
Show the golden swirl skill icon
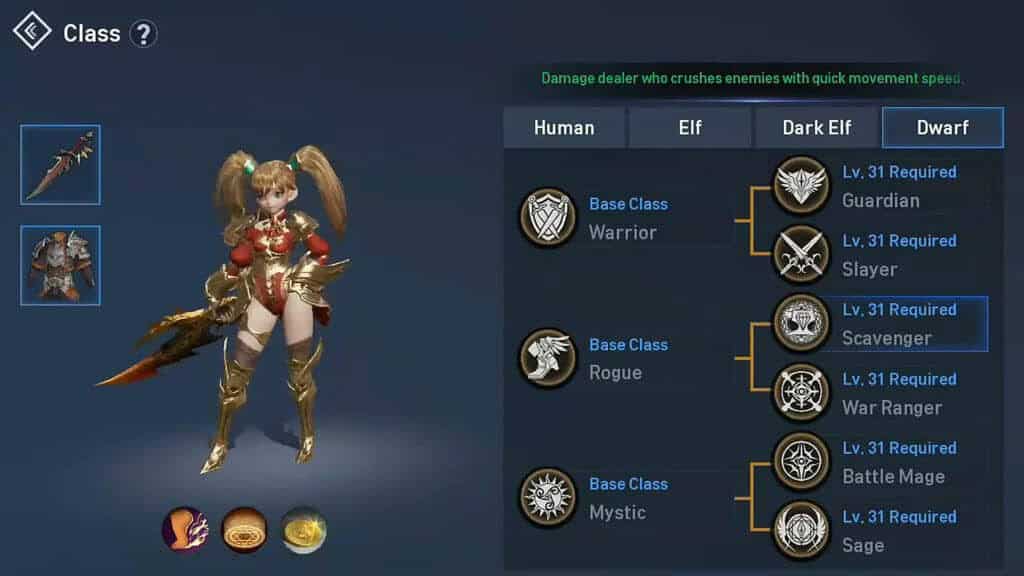(303, 529)
